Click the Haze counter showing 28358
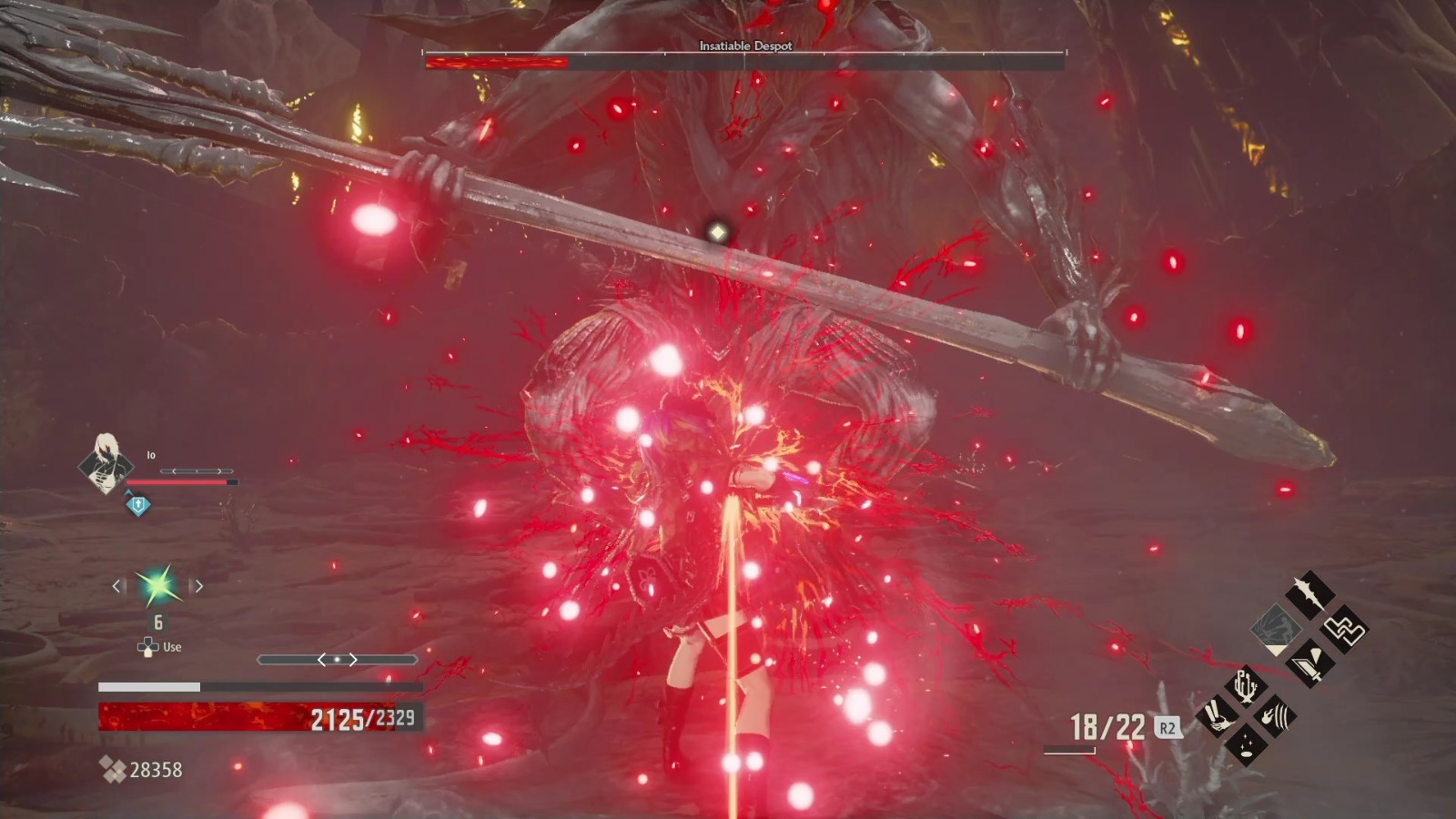Image resolution: width=1456 pixels, height=819 pixels. (153, 770)
